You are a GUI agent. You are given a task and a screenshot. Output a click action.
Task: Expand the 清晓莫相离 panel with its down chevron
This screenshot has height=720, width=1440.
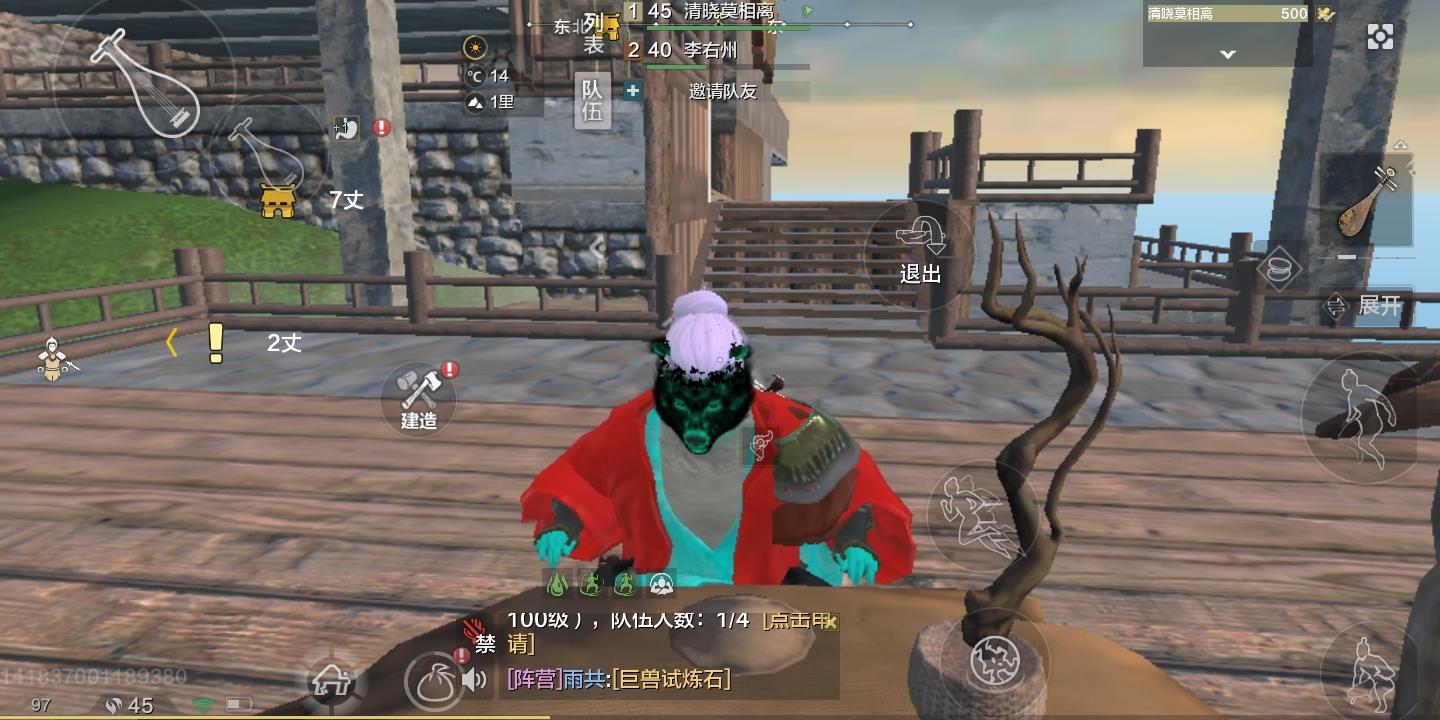[1227, 54]
